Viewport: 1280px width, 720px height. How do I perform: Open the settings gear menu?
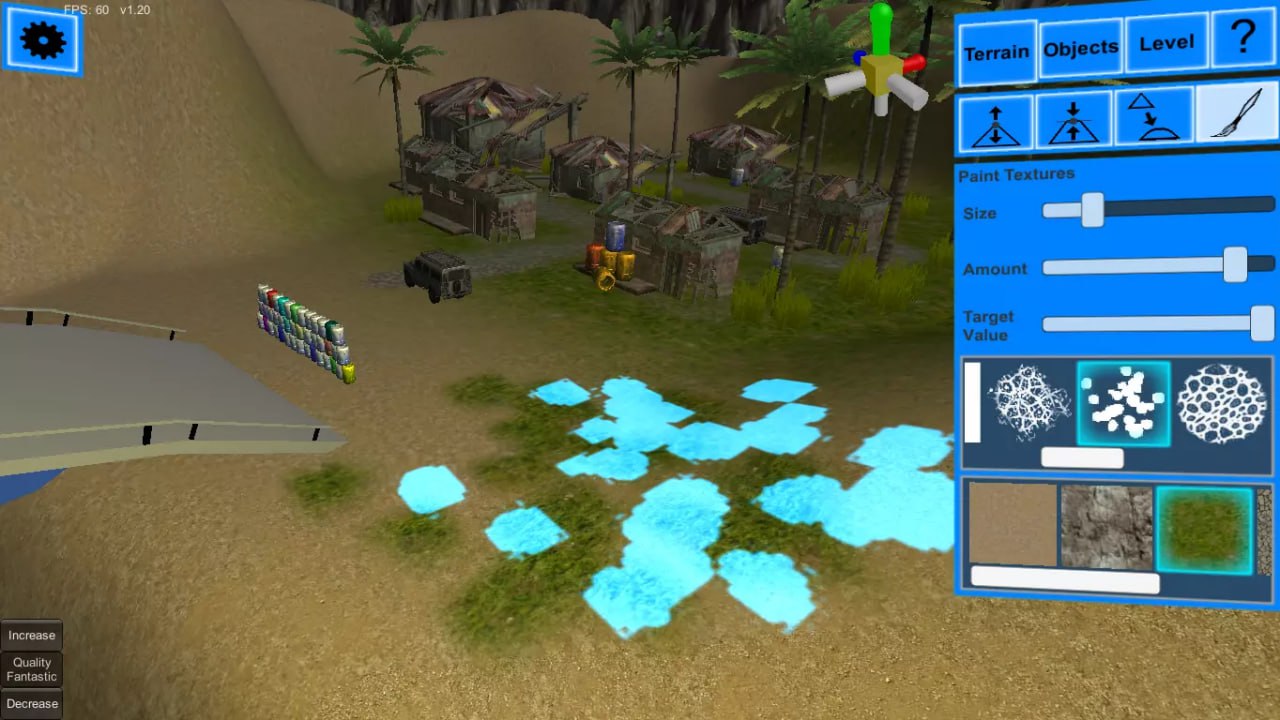pos(40,41)
